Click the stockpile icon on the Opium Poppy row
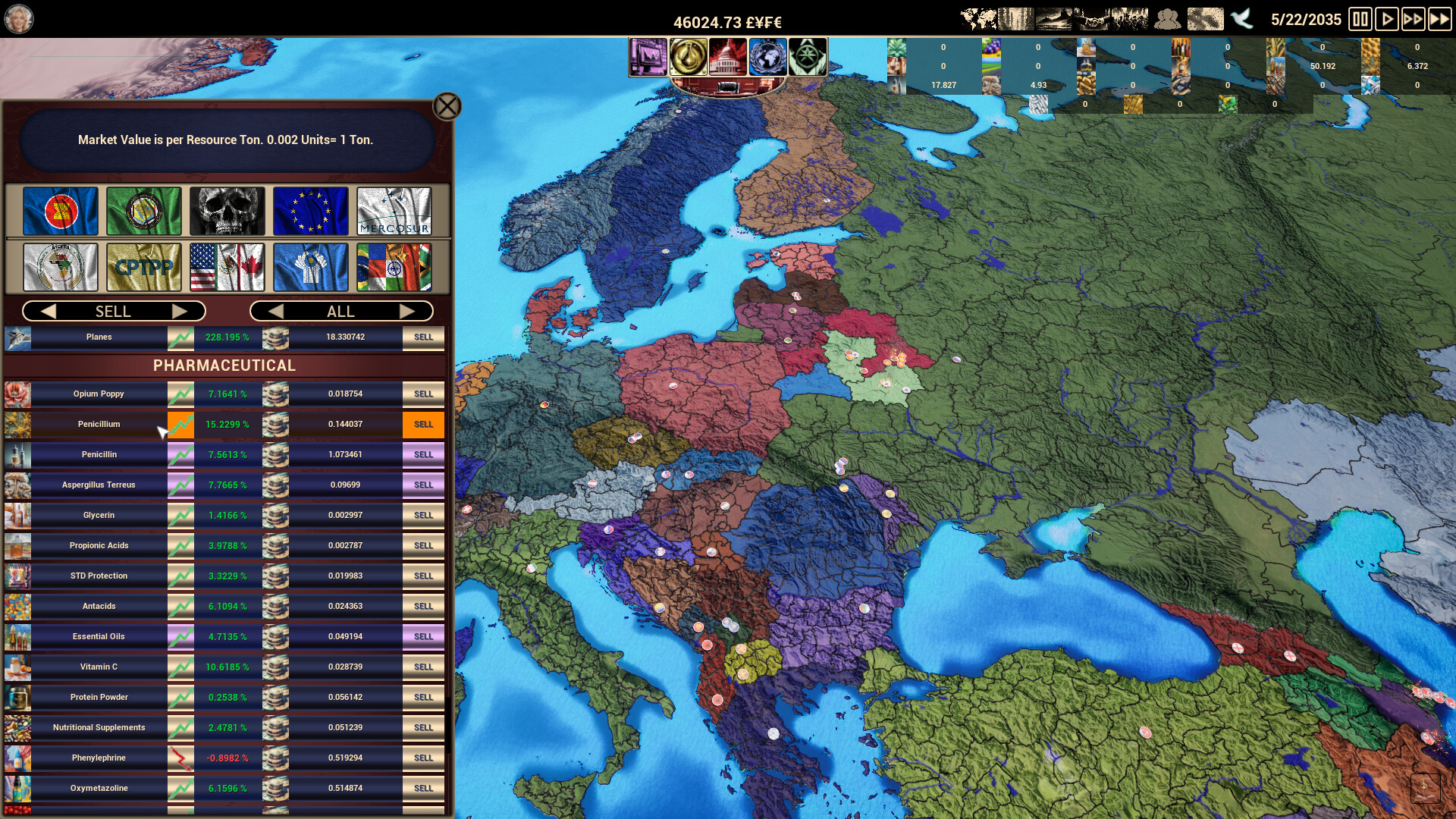Screen dimensions: 1456x819 tap(275, 394)
